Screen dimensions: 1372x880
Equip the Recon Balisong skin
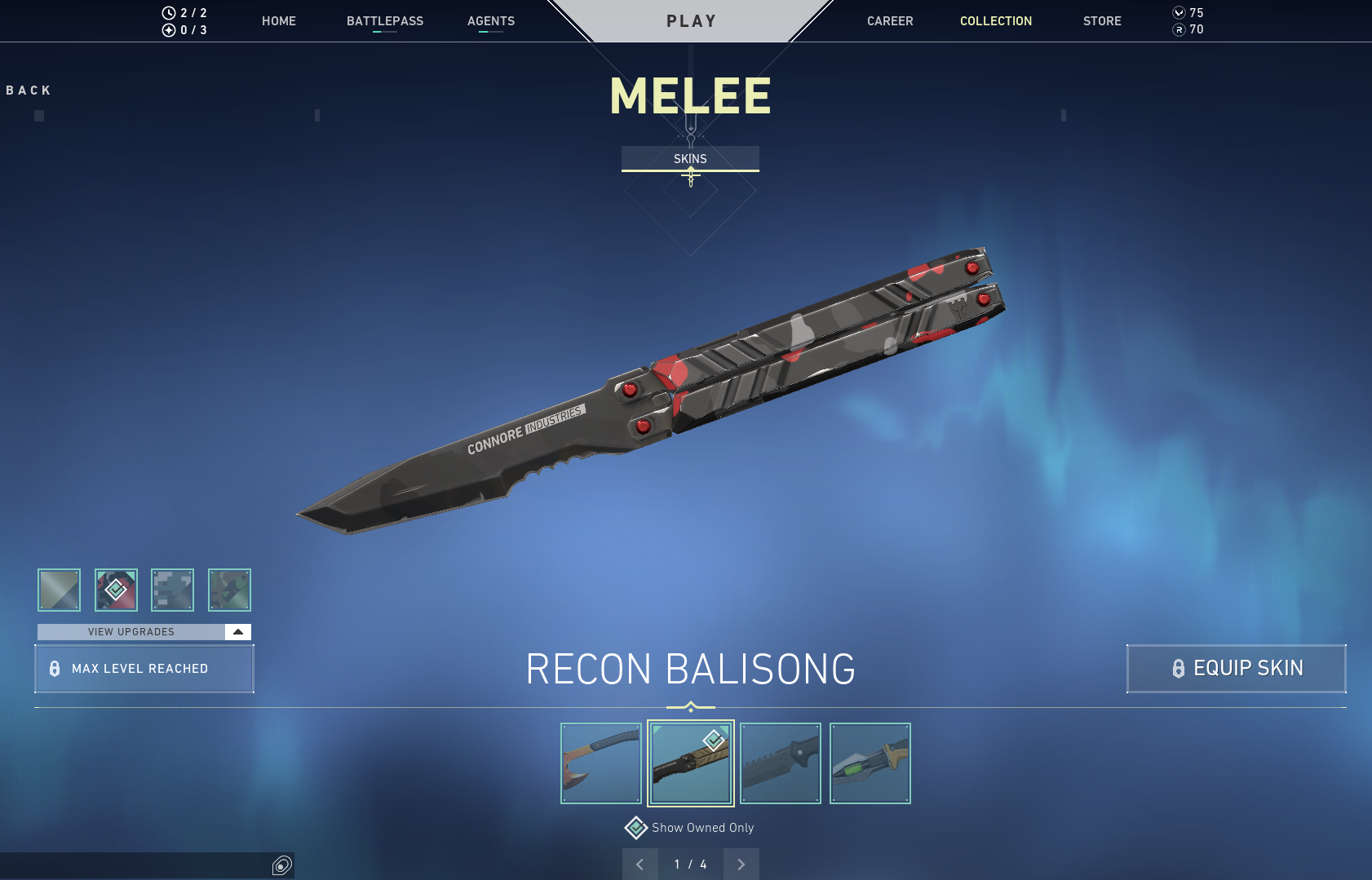[x=1236, y=669]
